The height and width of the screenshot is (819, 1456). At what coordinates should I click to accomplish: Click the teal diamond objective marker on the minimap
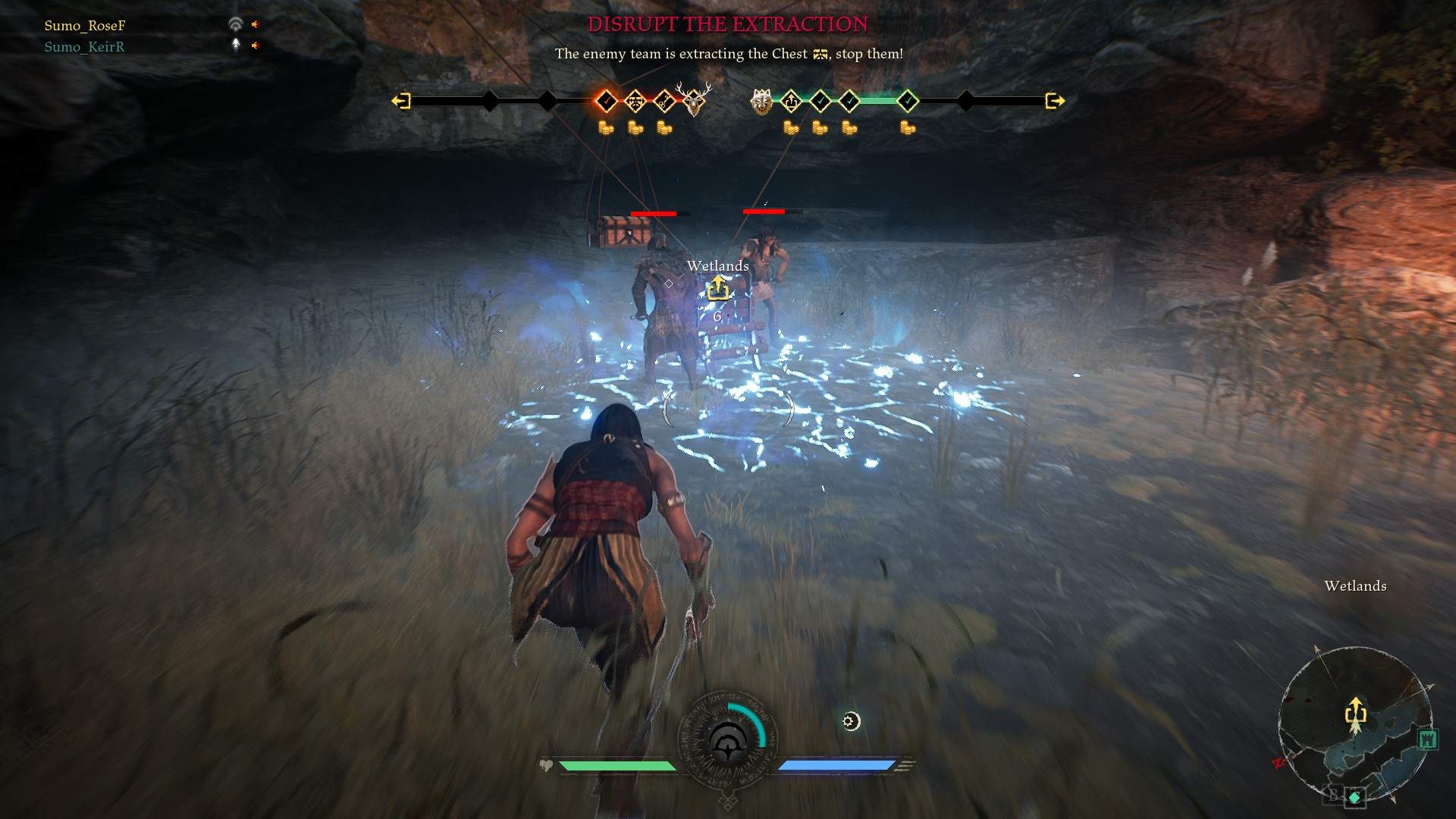pos(1354,797)
